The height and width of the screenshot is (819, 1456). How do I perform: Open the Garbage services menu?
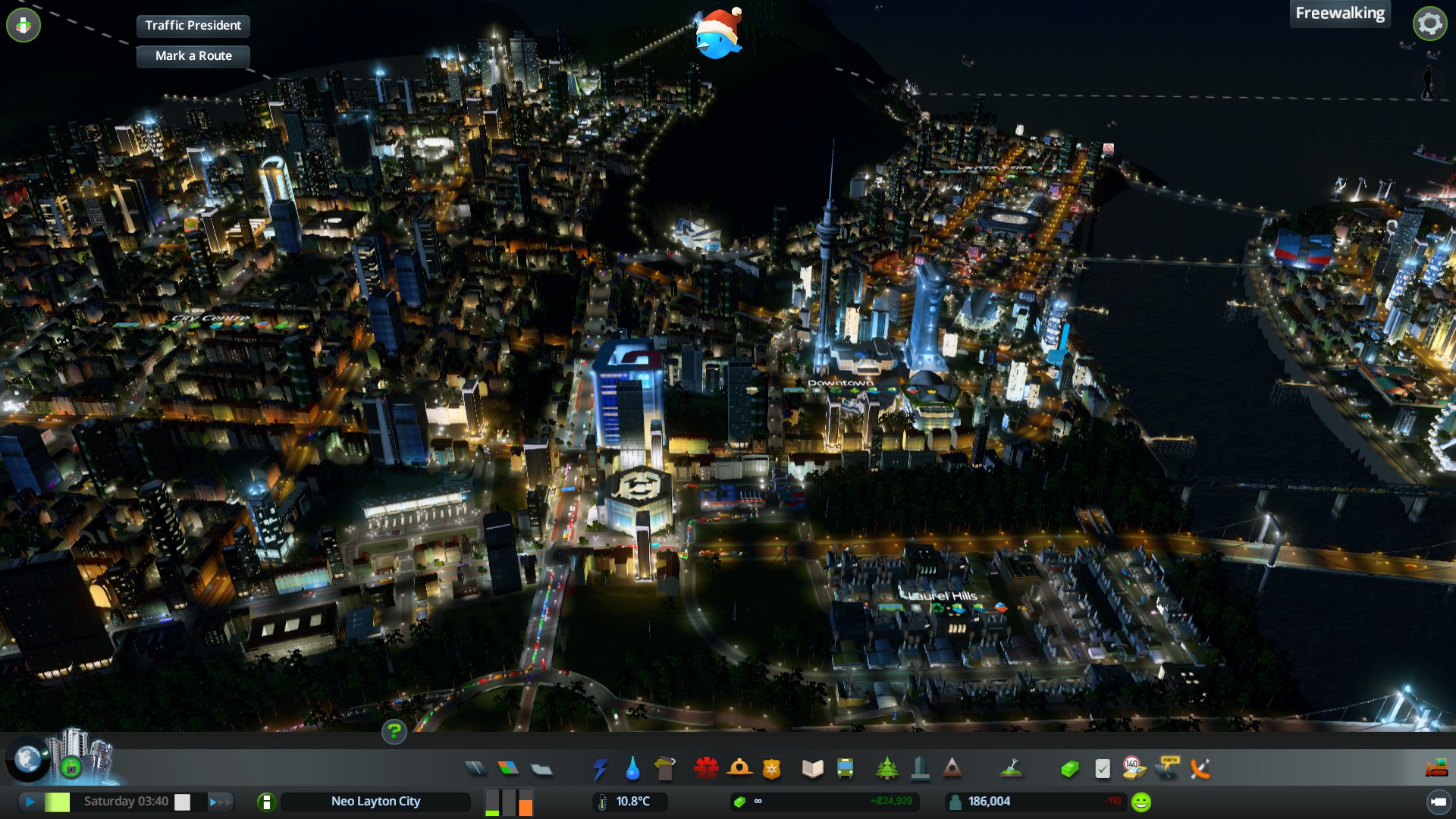[x=665, y=769]
